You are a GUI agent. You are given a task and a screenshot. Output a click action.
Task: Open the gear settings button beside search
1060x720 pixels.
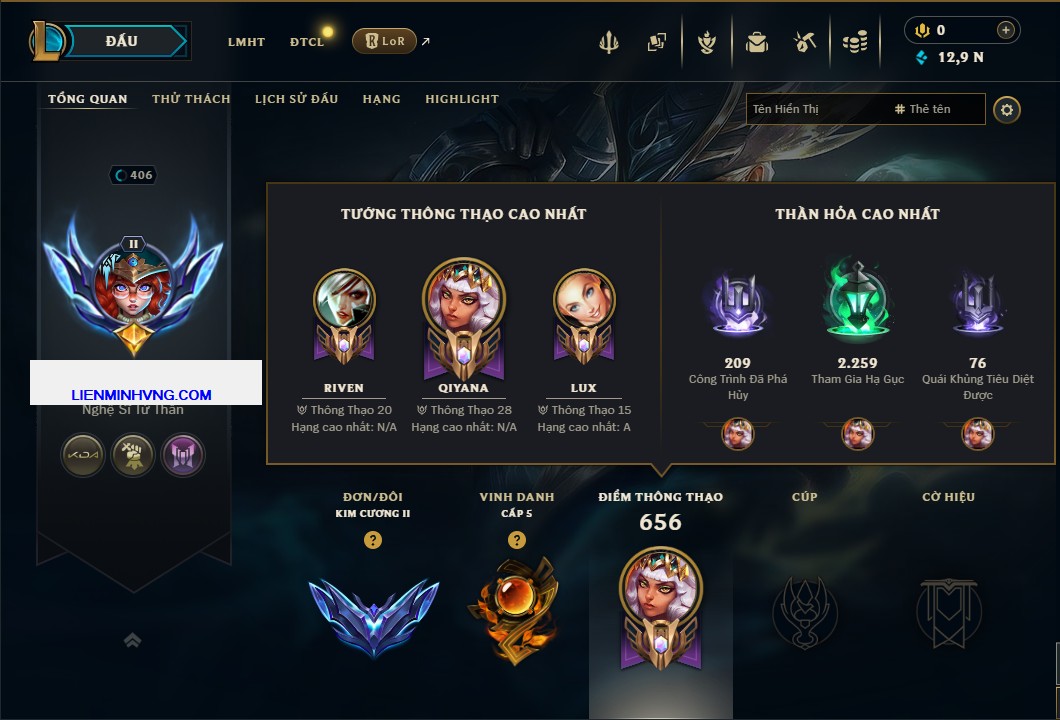tap(1007, 109)
